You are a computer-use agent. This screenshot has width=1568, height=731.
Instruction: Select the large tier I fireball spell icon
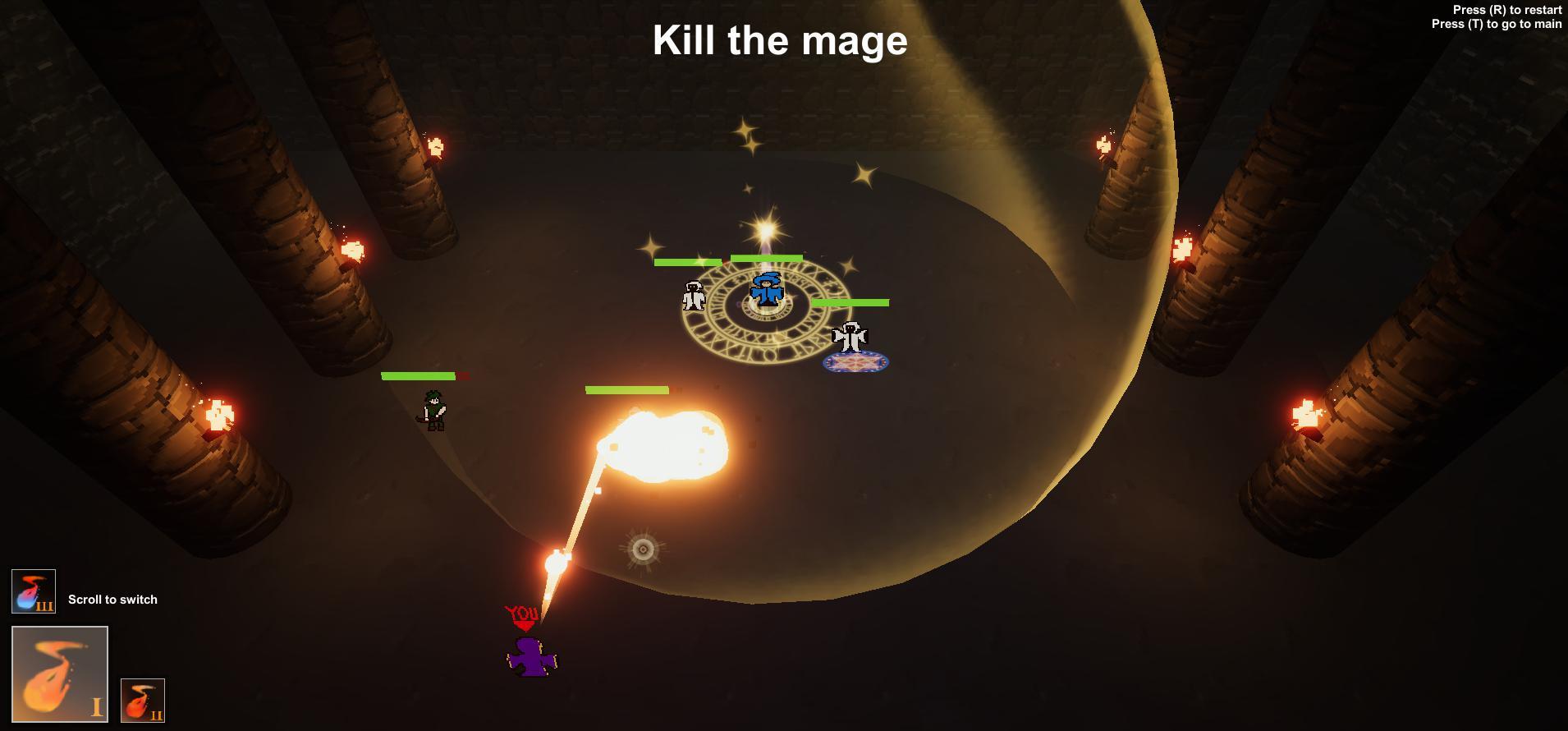click(59, 672)
